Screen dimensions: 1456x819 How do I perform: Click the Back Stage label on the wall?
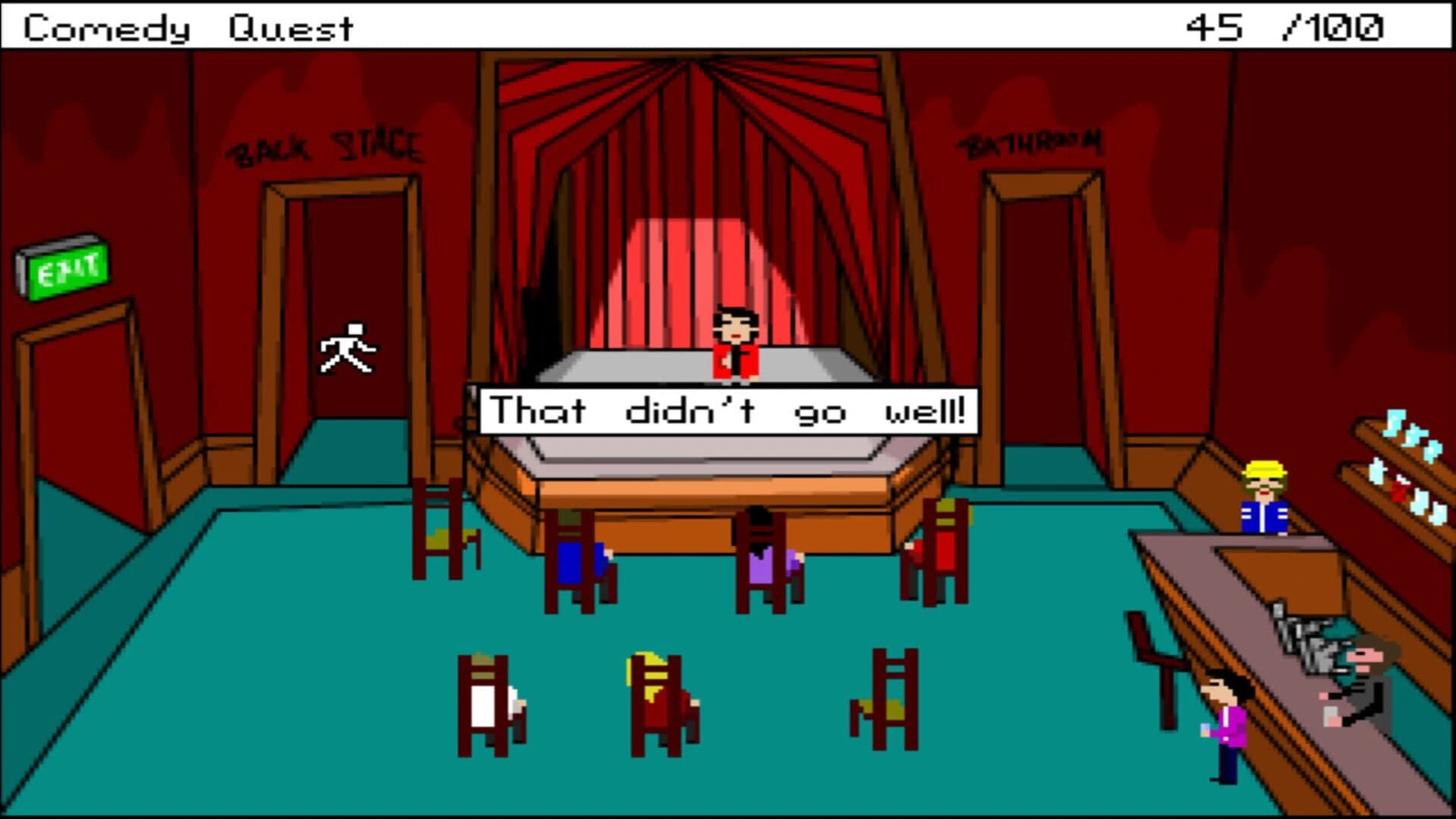coord(328,146)
